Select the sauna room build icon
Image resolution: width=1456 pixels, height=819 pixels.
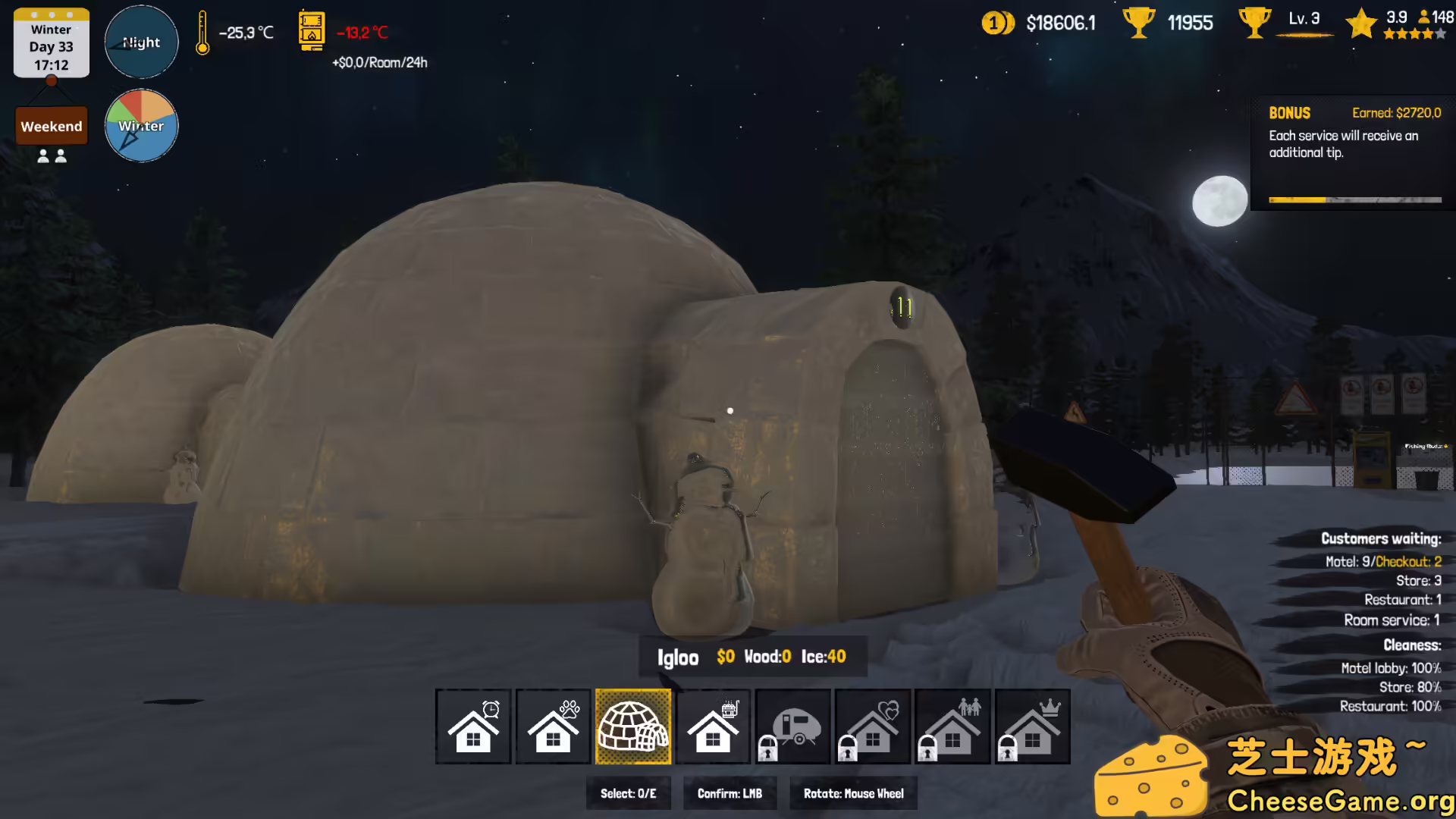coord(714,726)
